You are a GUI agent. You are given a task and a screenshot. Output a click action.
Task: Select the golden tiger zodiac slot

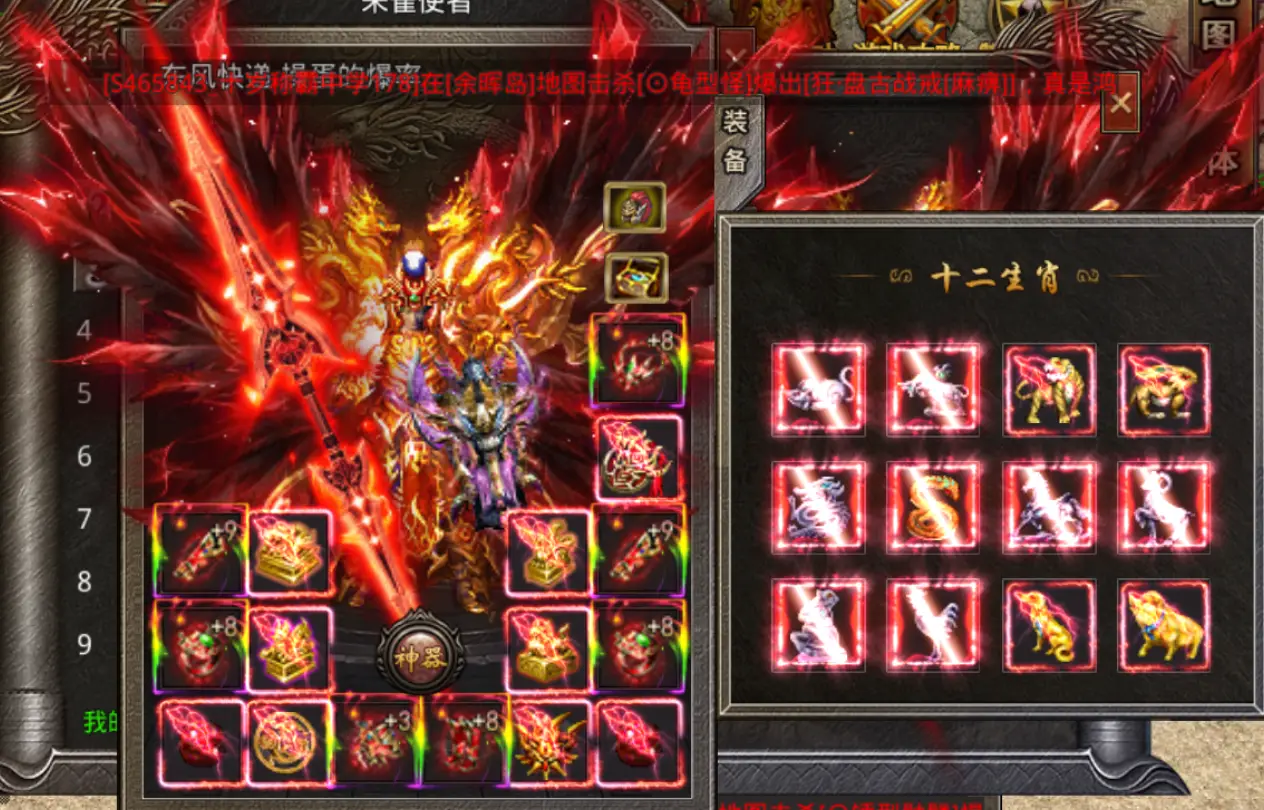[1049, 389]
